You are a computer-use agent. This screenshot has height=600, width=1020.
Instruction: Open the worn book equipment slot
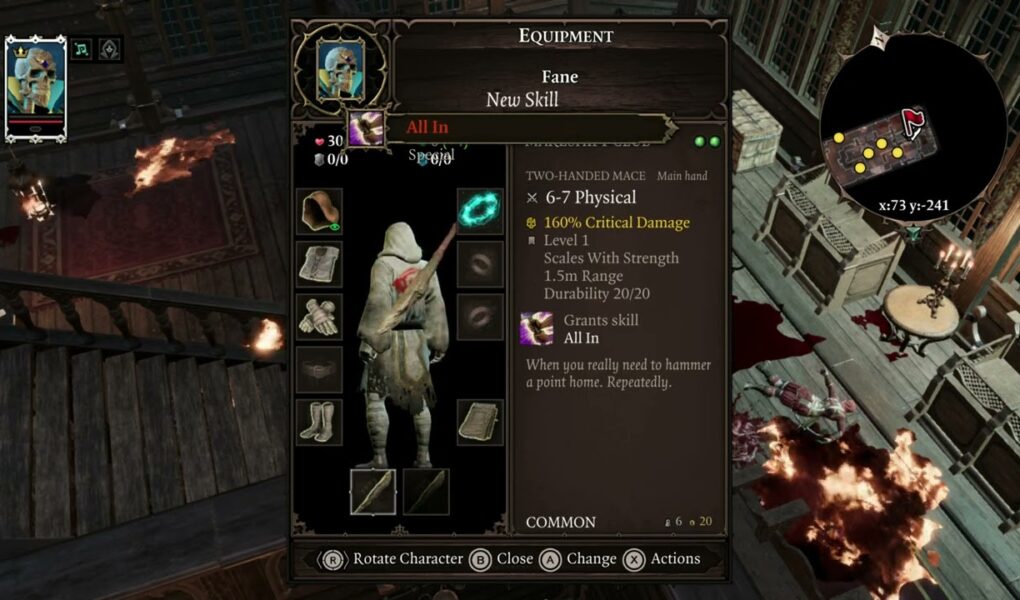coord(480,421)
